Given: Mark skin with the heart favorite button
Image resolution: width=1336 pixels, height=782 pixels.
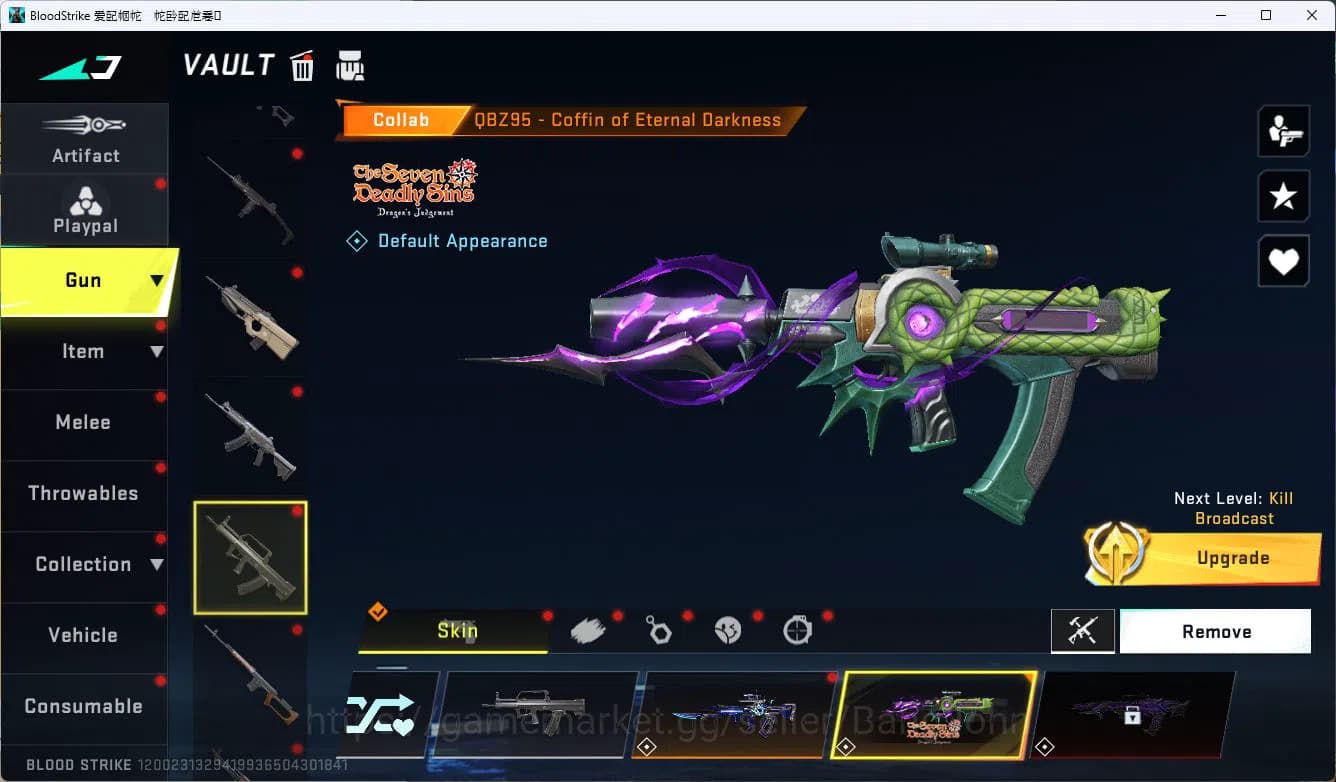Looking at the screenshot, I should [x=1283, y=263].
